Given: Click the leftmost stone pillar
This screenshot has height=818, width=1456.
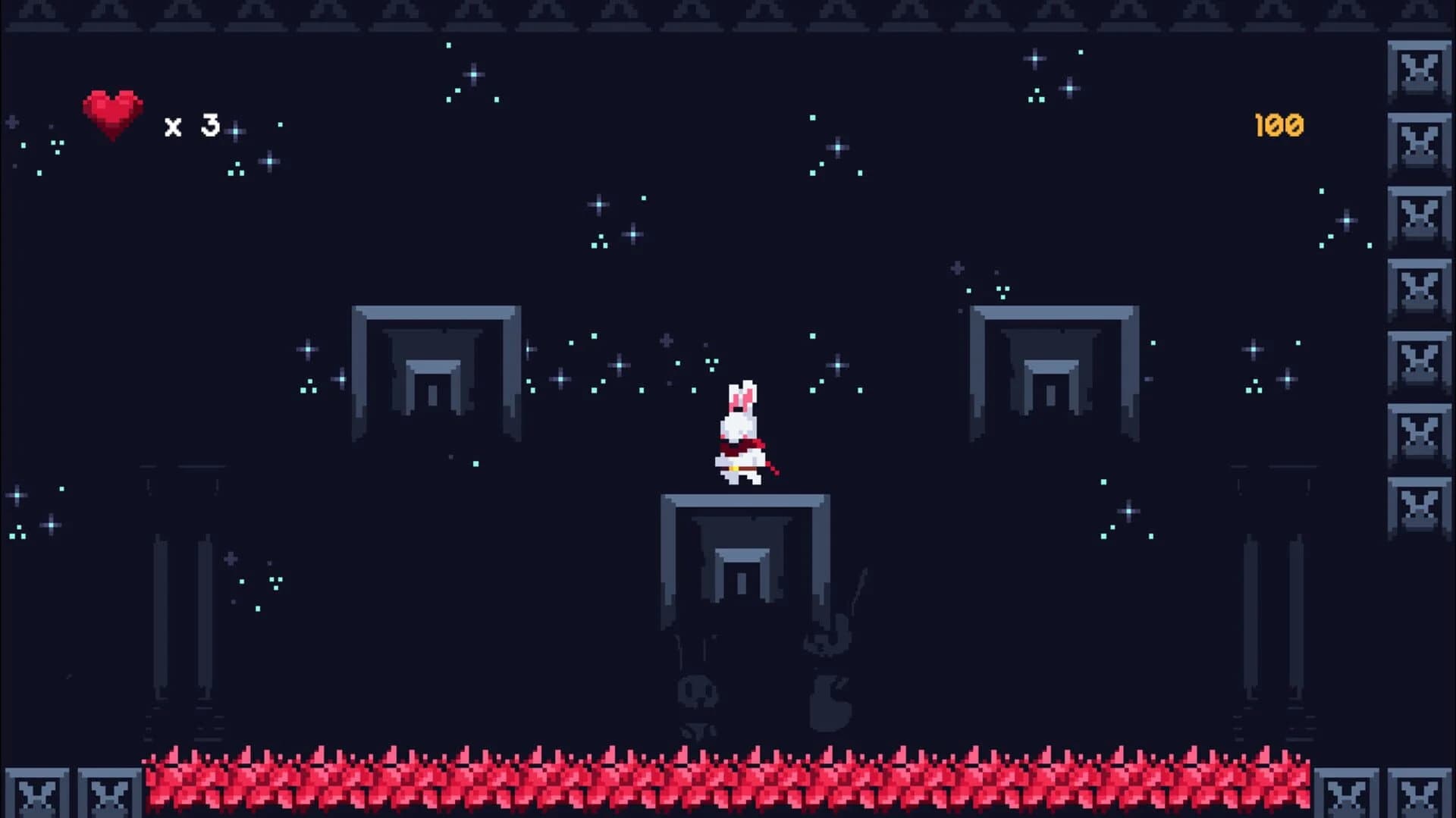Looking at the screenshot, I should 163,606.
